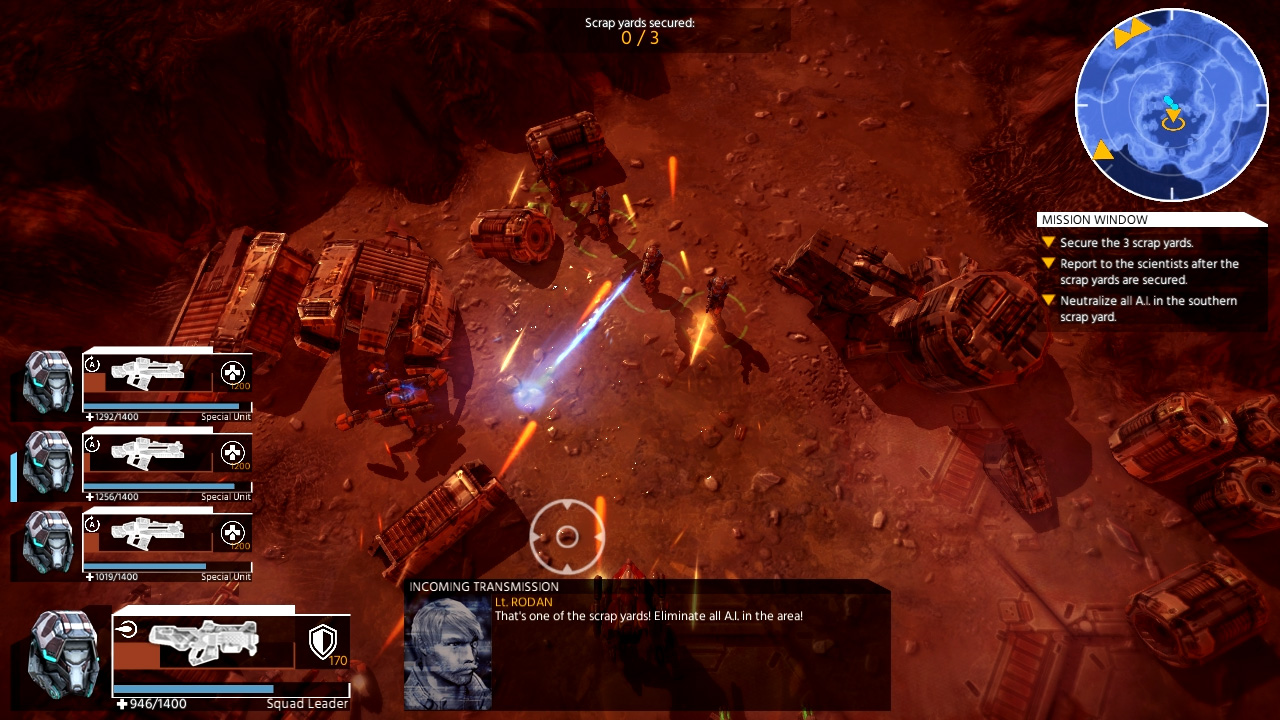Activate the Squad Leader's shield ability
1280x720 pixels.
pos(323,642)
